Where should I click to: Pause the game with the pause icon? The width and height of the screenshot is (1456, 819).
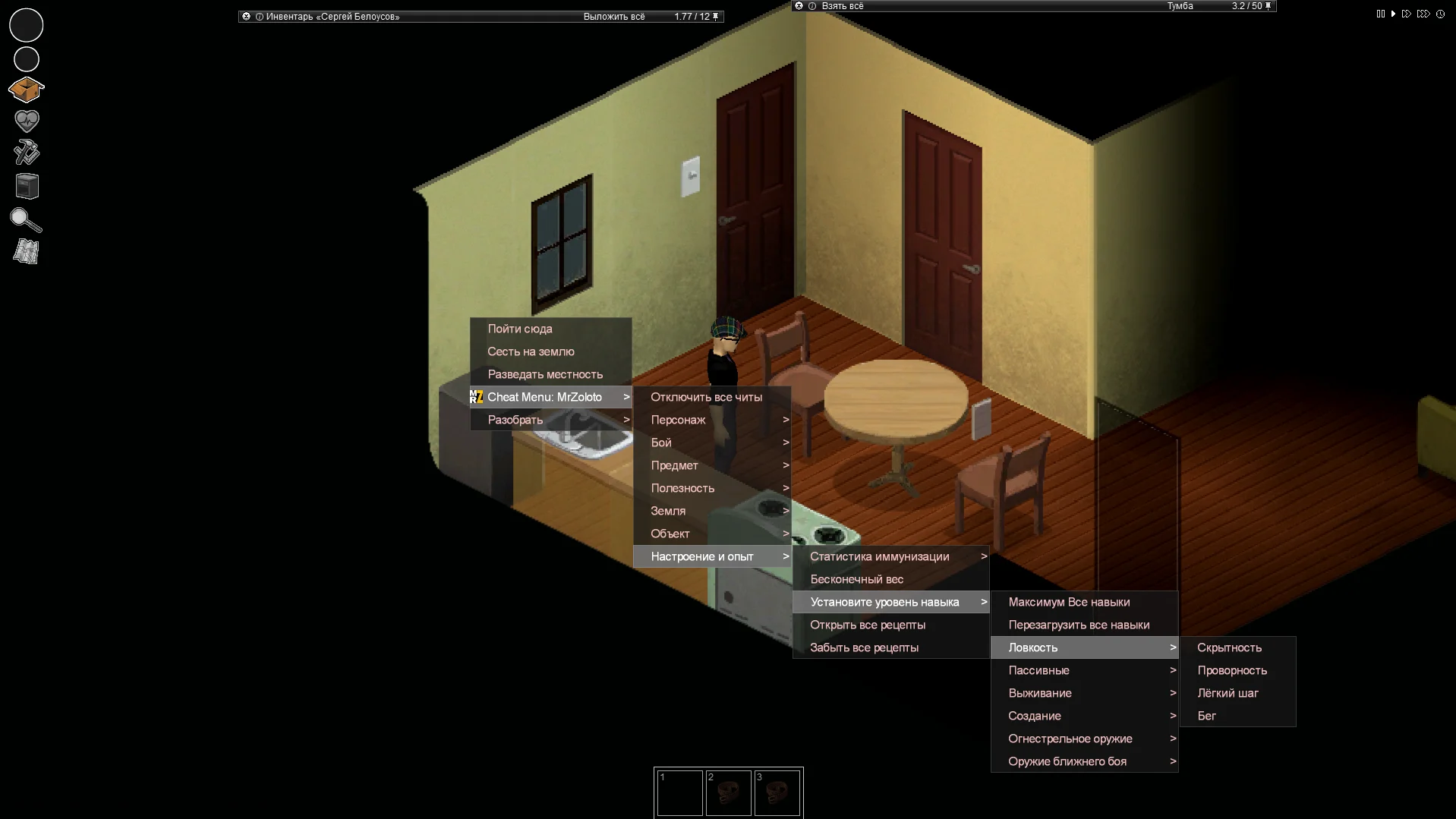(x=1379, y=14)
